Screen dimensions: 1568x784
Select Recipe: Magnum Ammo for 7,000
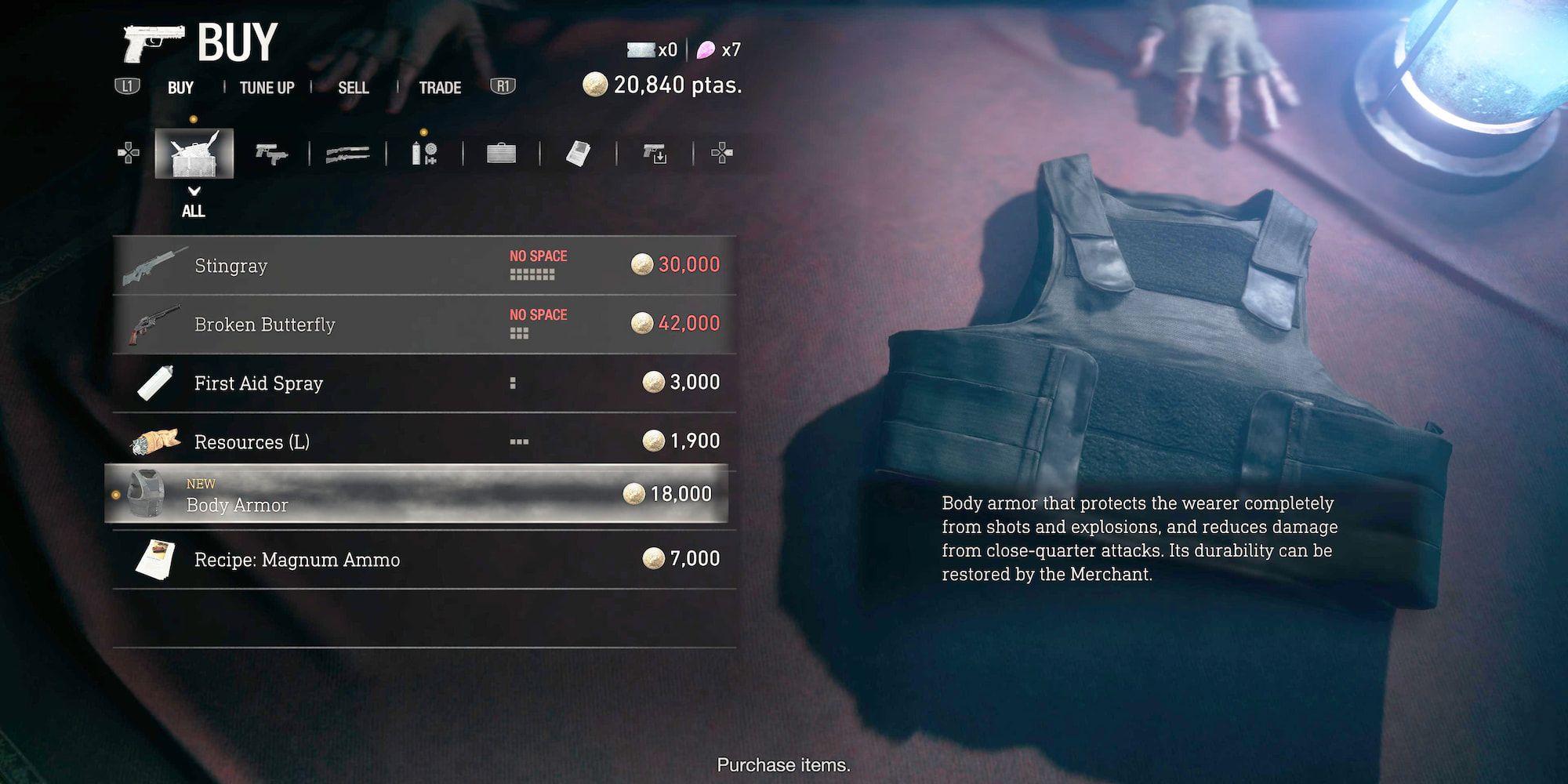click(x=423, y=559)
